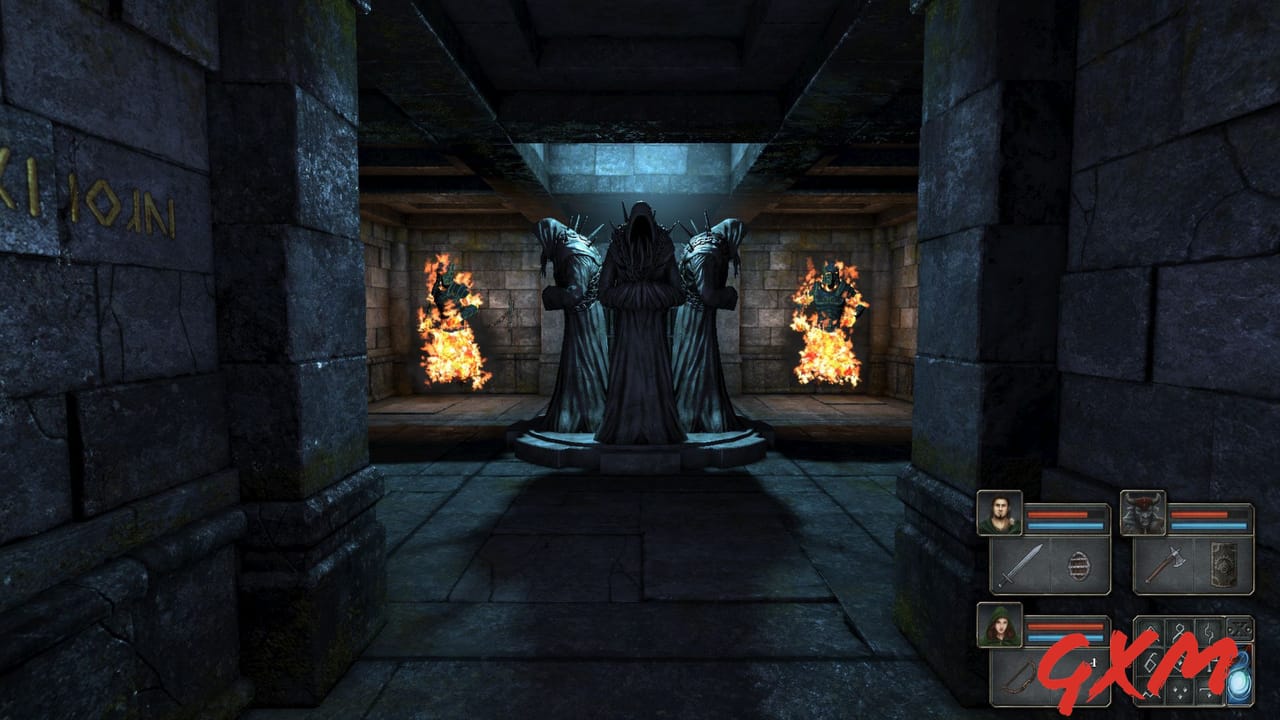
Task: Select the bottom-left rune of the spell panel
Action: tap(1151, 693)
